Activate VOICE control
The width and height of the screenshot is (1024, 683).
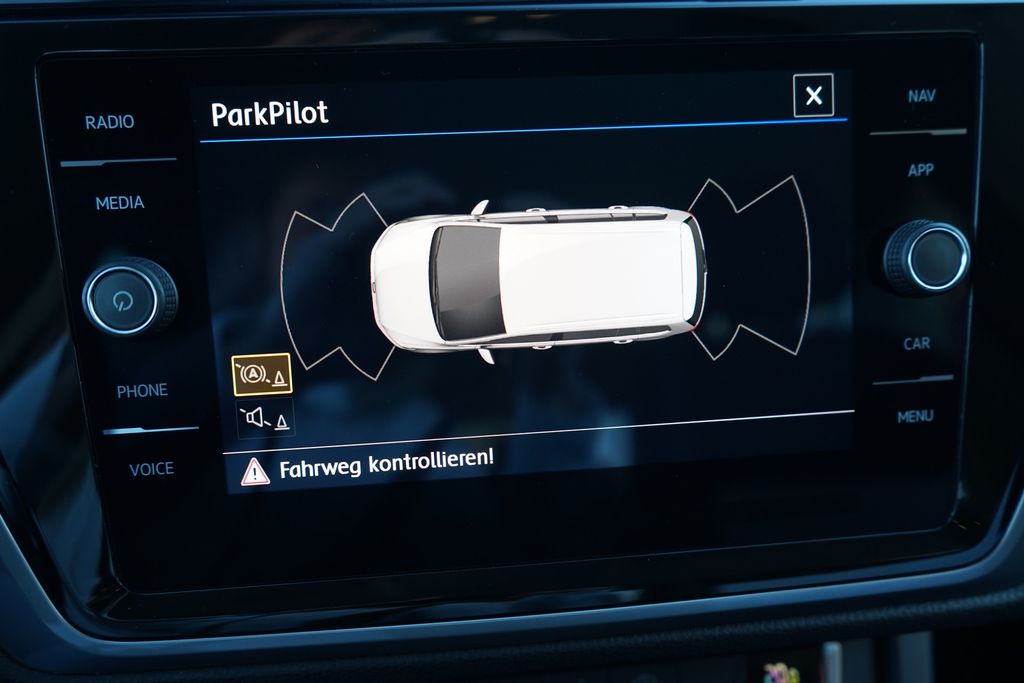coord(151,469)
